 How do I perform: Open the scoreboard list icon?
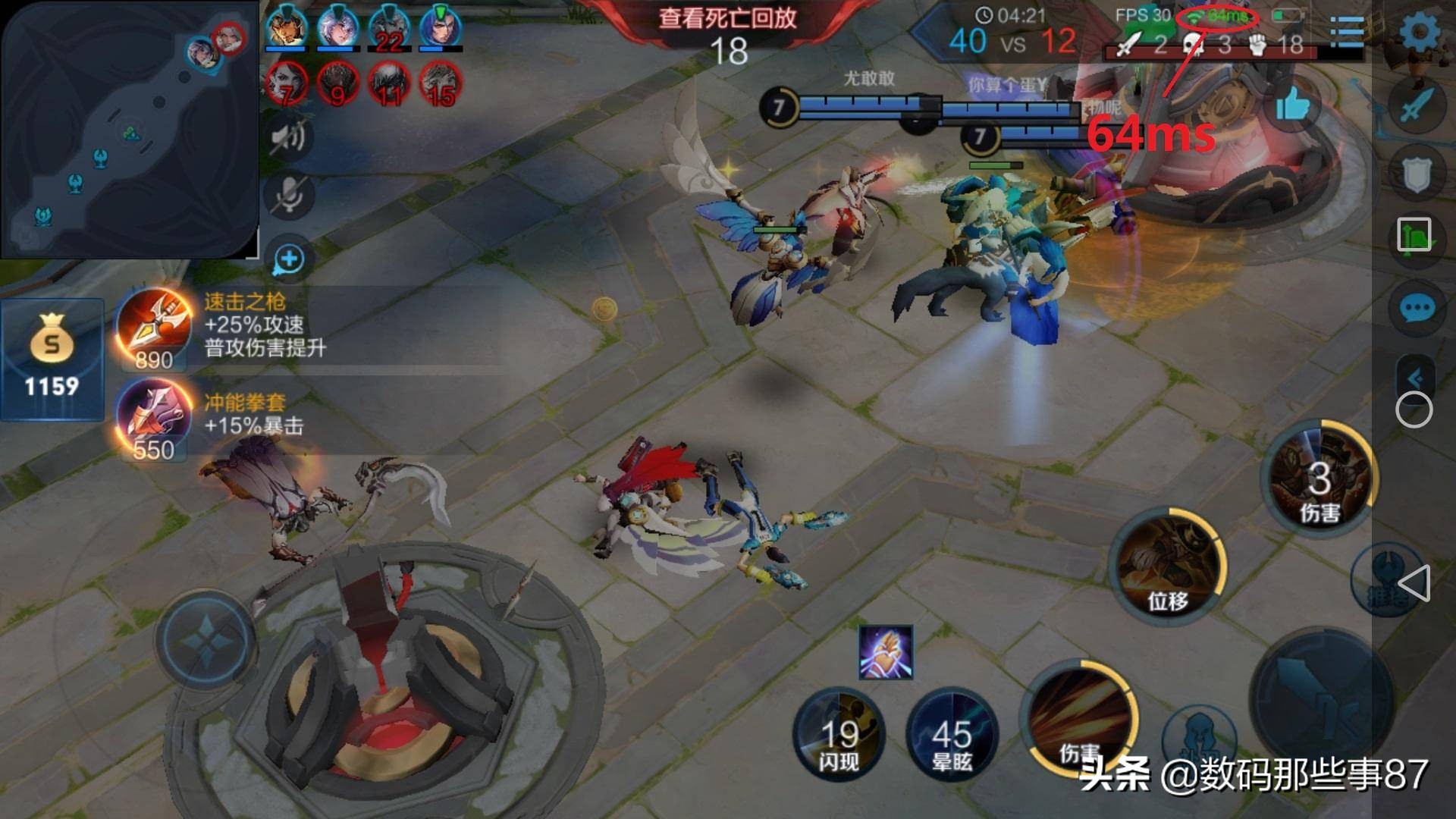[x=1347, y=33]
